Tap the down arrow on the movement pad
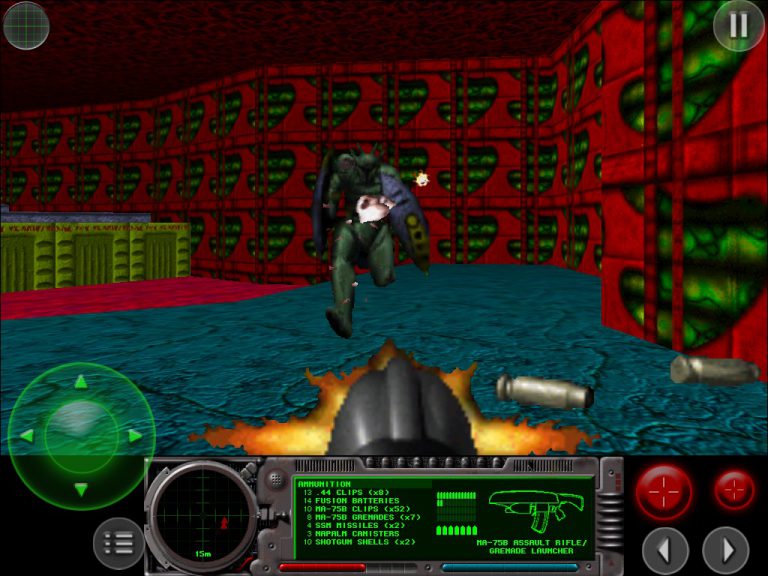The image size is (768, 576). tap(81, 489)
